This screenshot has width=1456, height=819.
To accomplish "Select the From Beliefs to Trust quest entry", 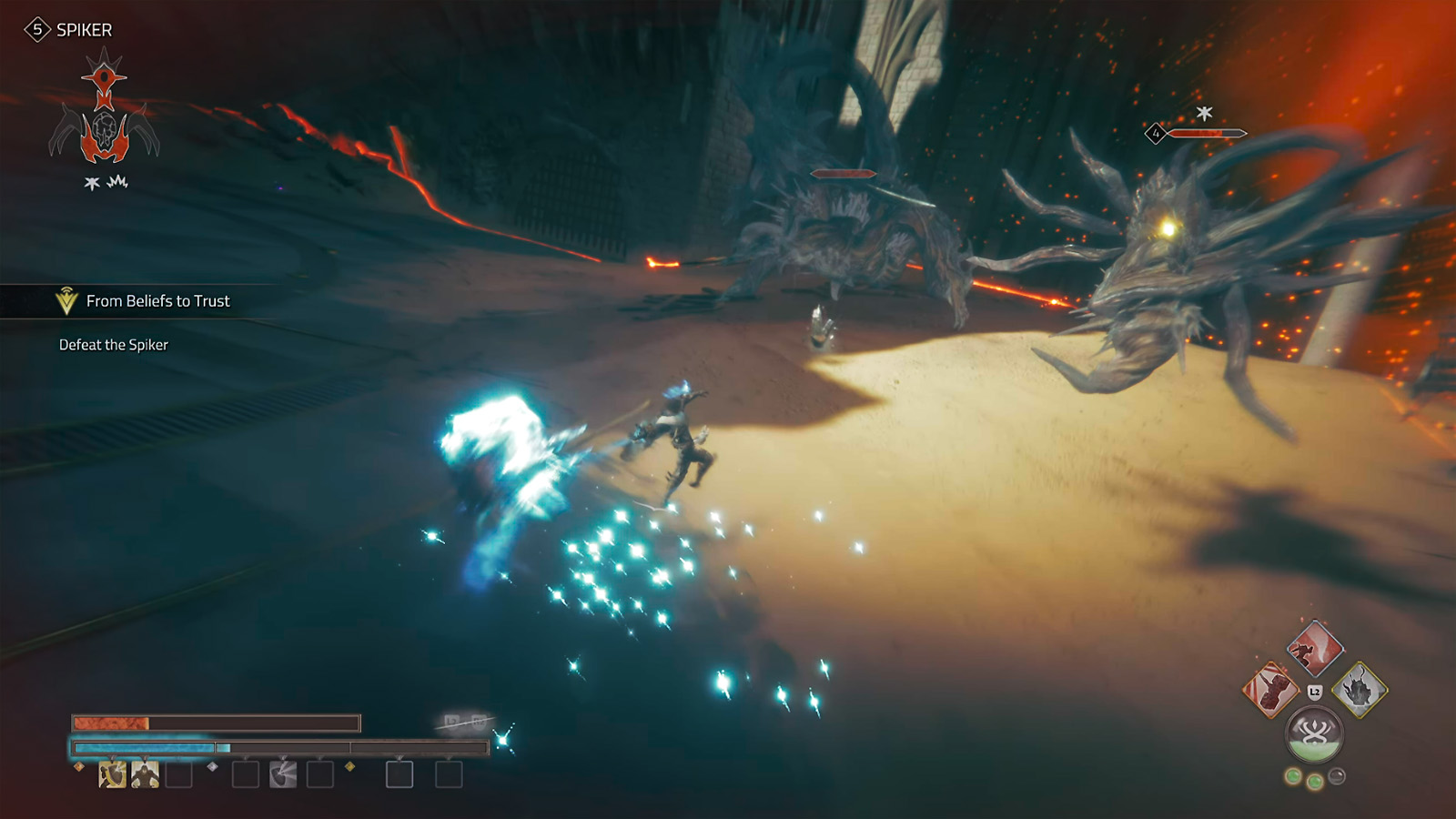I will (x=158, y=300).
